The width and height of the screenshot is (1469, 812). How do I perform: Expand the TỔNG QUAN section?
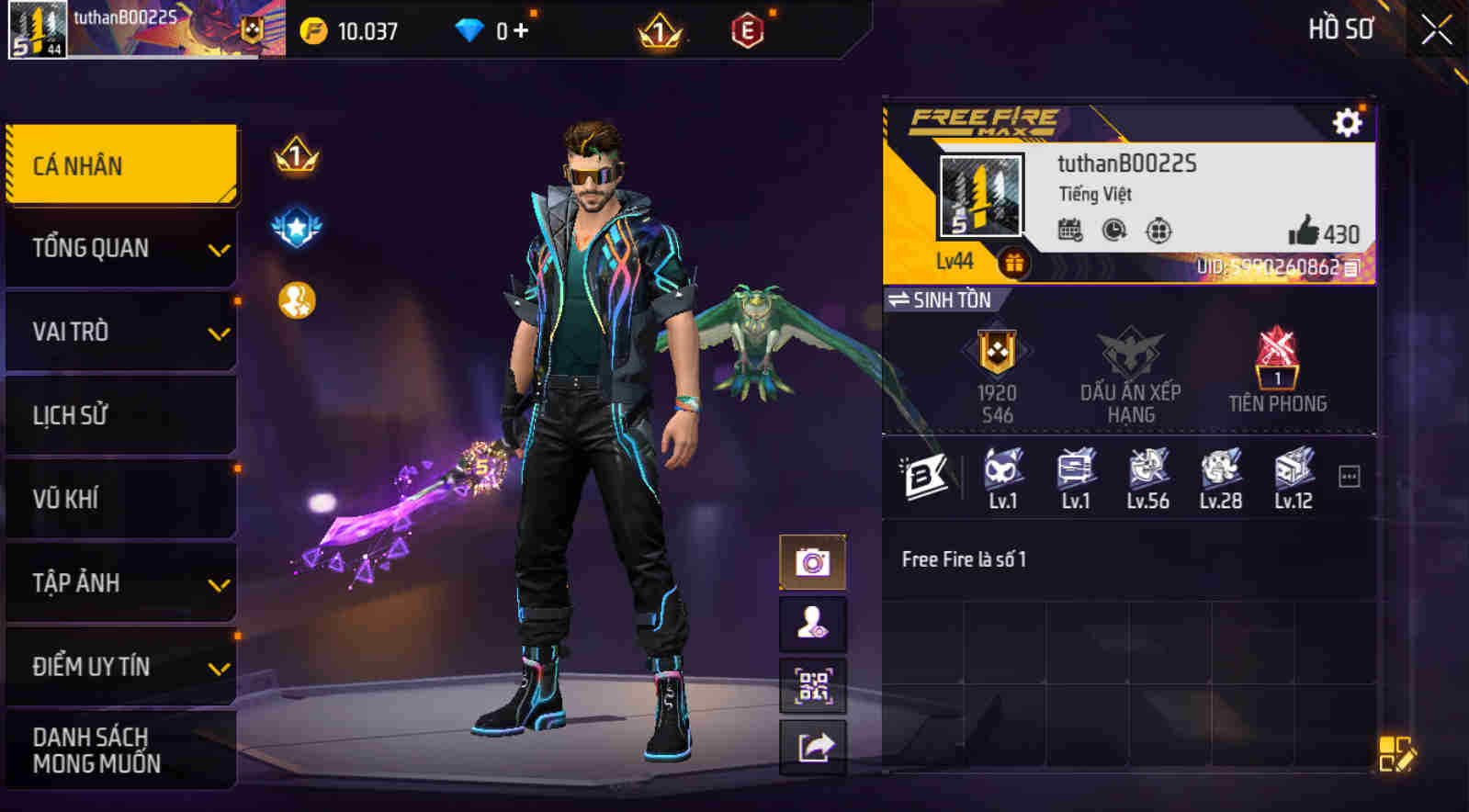click(120, 248)
